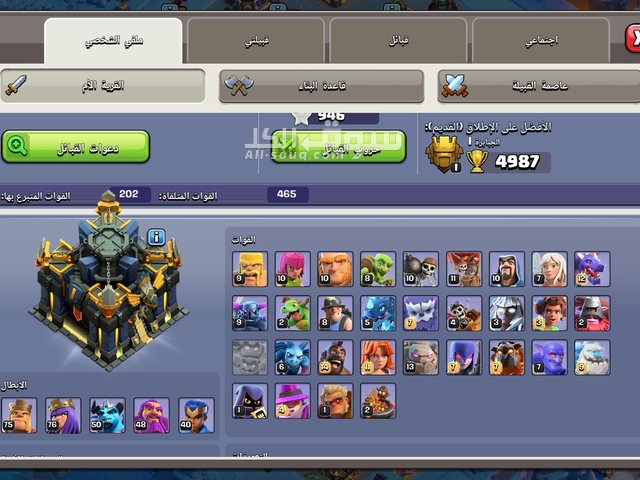The width and height of the screenshot is (640, 480).
Task: Open the اجتماعي (Social) tab
Action: [541, 41]
